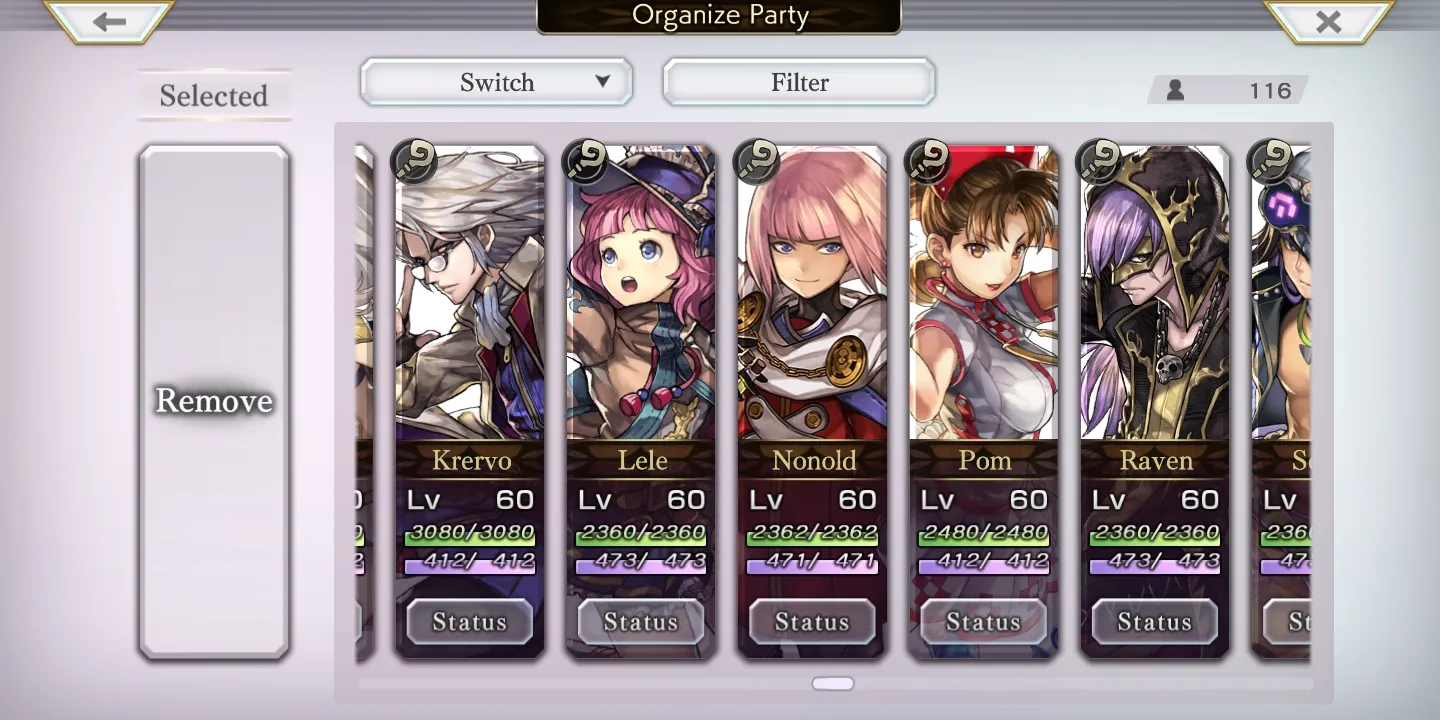Select Pom's character portrait

[984, 300]
